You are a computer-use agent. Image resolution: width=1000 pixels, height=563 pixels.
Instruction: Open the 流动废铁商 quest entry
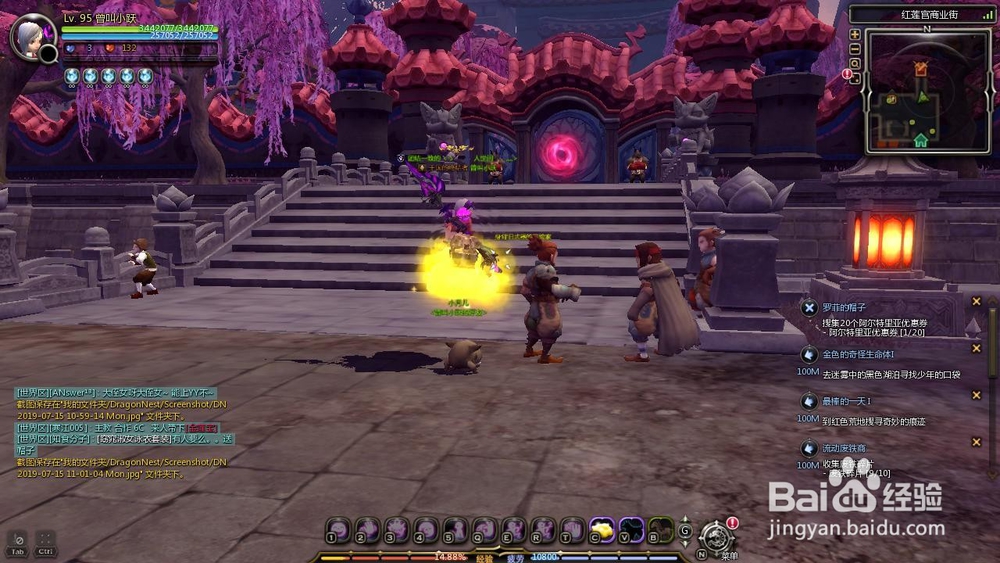tap(844, 448)
